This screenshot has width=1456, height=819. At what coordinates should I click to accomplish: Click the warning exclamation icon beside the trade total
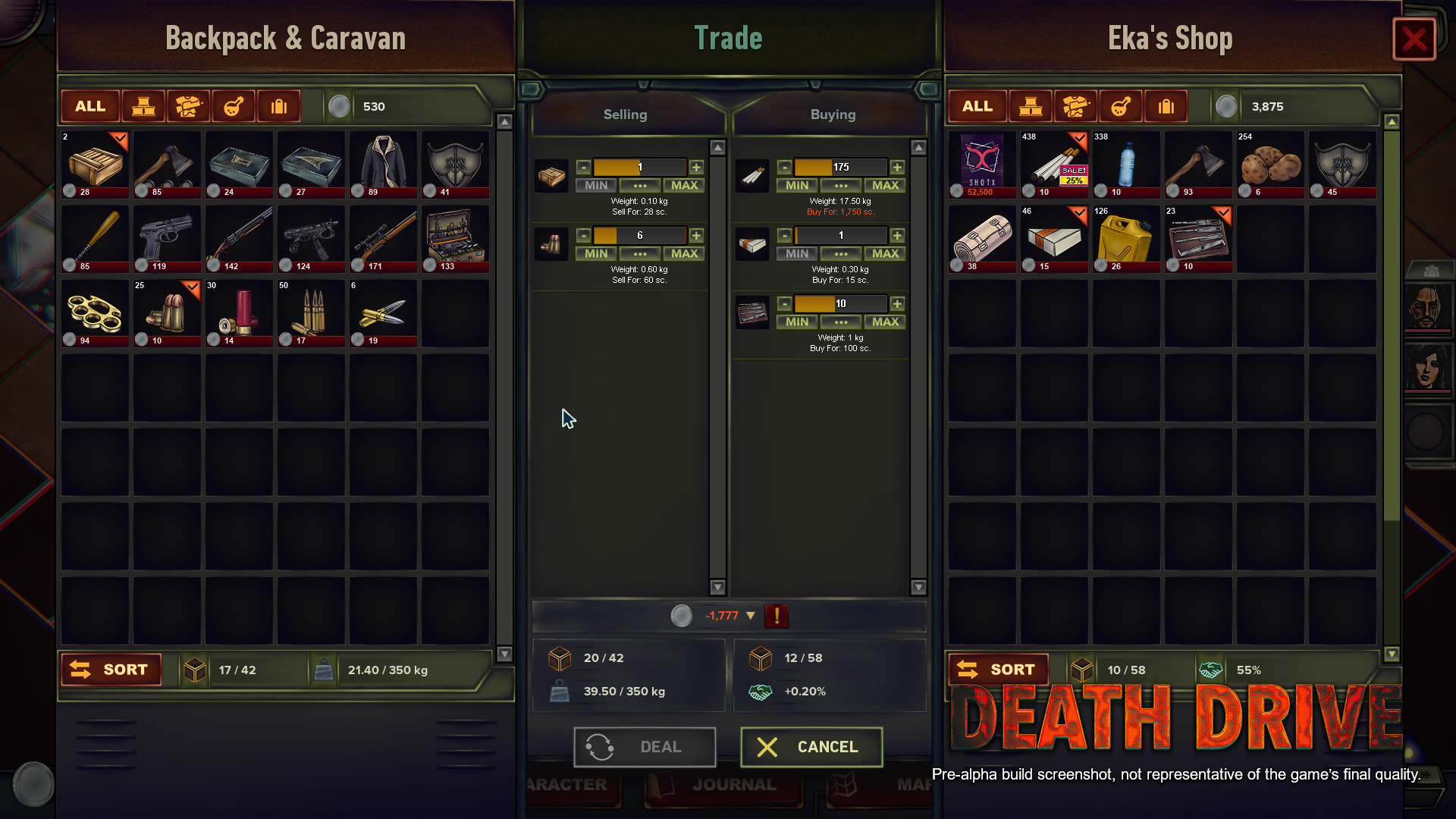click(776, 617)
